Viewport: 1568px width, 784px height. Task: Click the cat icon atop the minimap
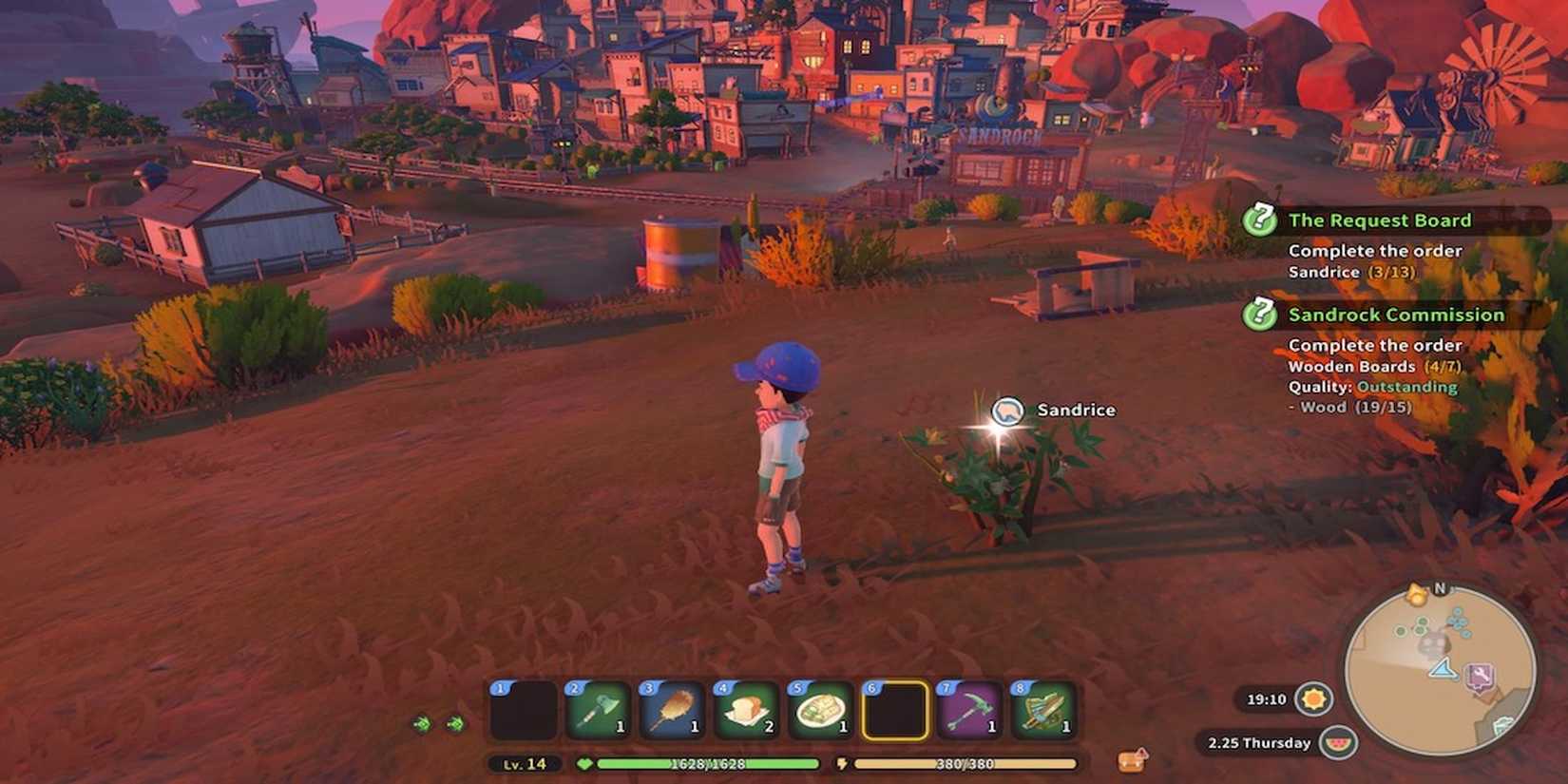[x=1416, y=595]
